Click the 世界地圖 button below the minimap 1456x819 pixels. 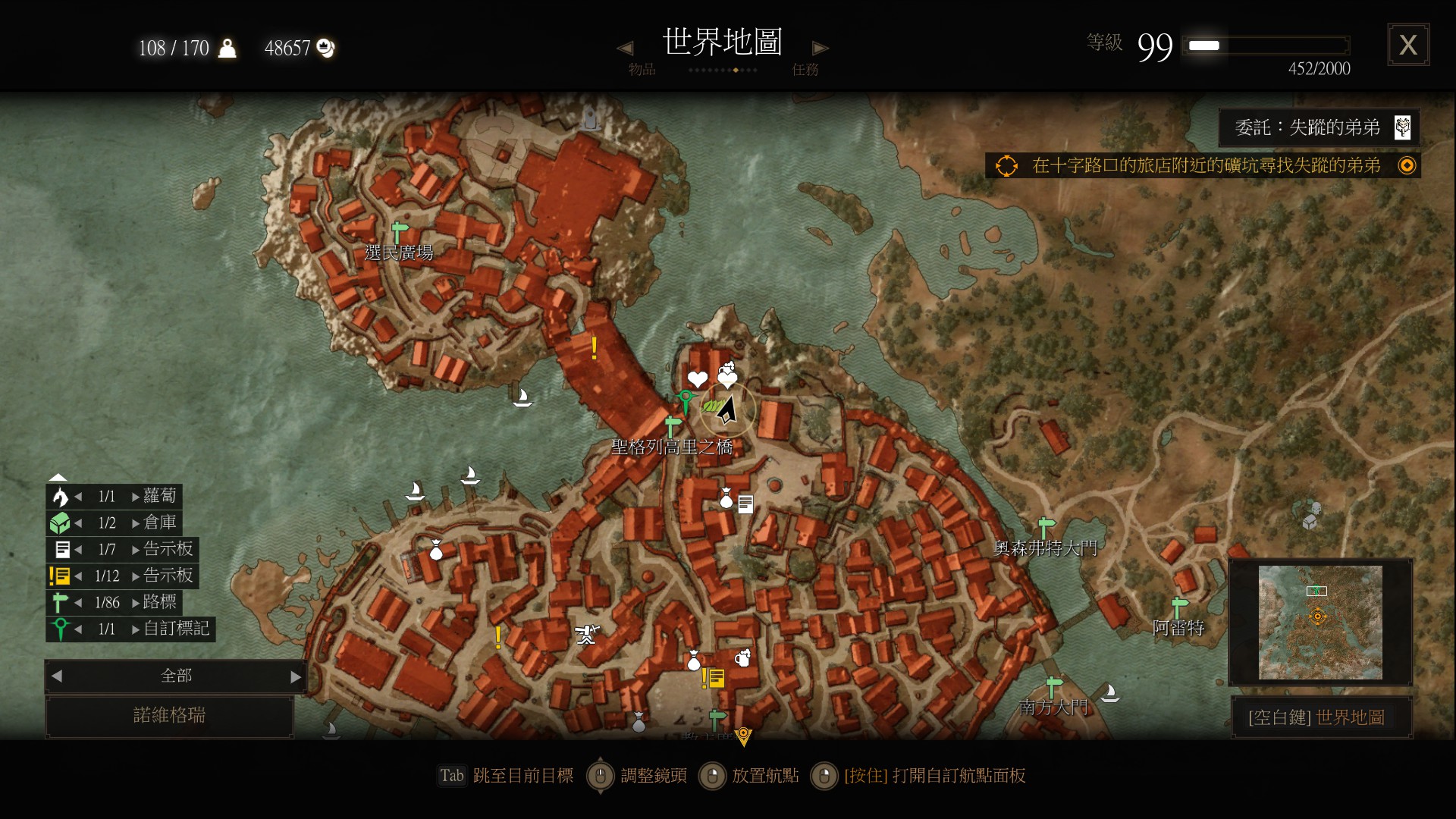point(1320,717)
